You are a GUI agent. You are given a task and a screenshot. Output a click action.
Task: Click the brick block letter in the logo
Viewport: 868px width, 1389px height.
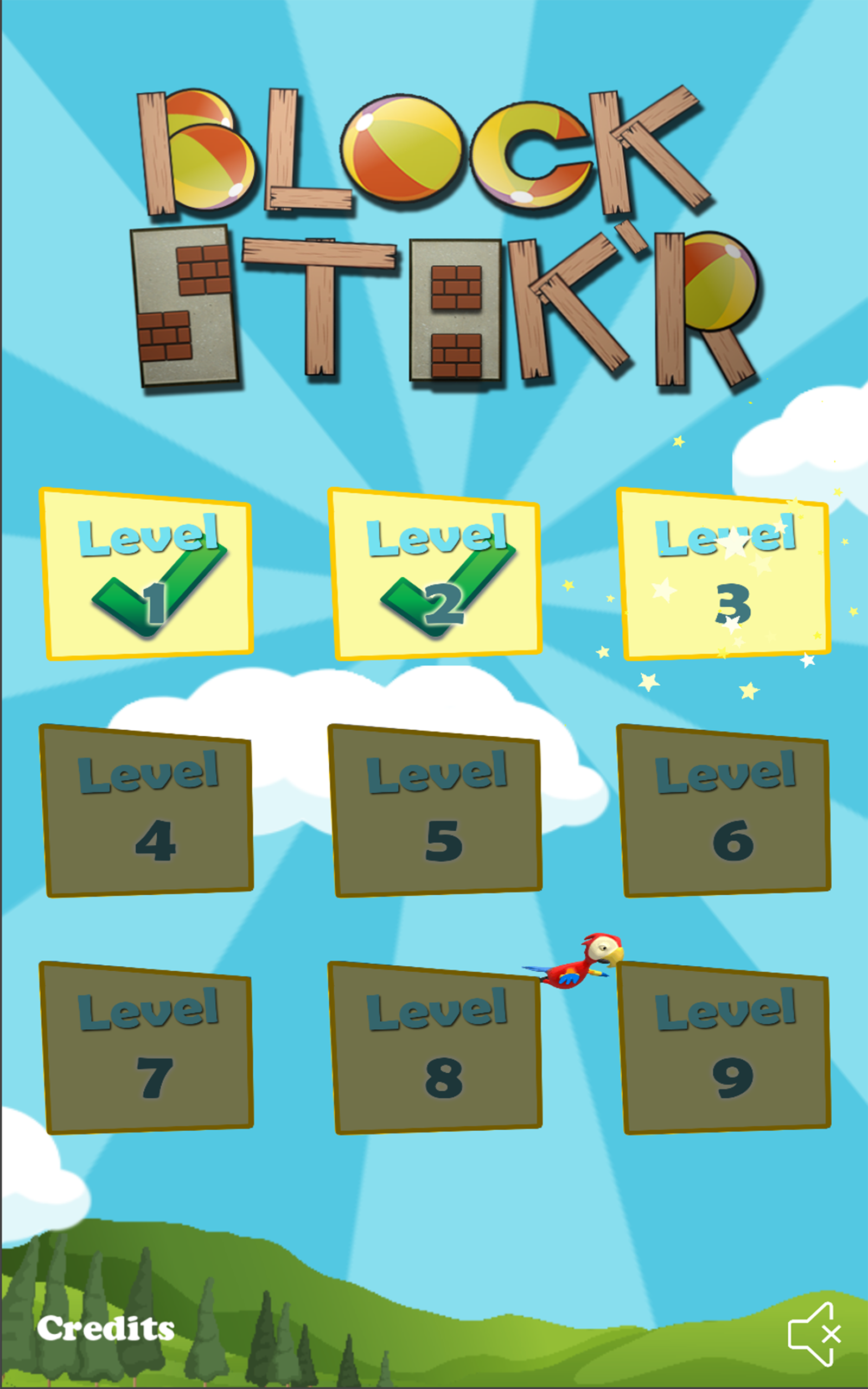pyautogui.click(x=184, y=304)
